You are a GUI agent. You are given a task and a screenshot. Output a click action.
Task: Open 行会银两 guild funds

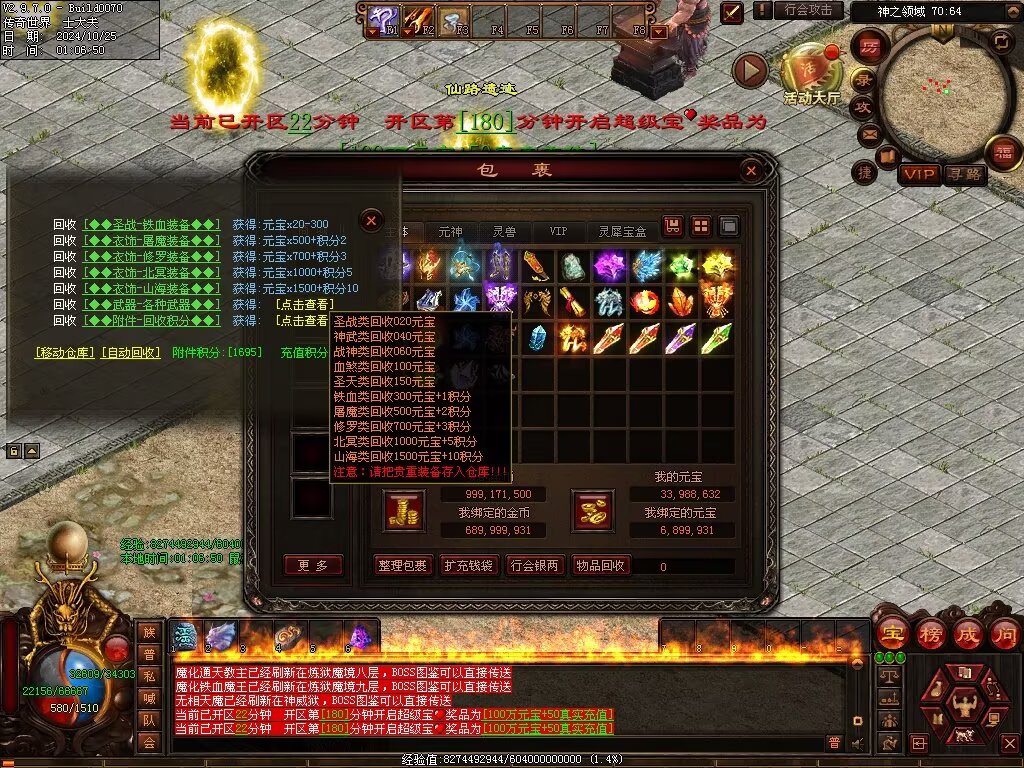(535, 565)
